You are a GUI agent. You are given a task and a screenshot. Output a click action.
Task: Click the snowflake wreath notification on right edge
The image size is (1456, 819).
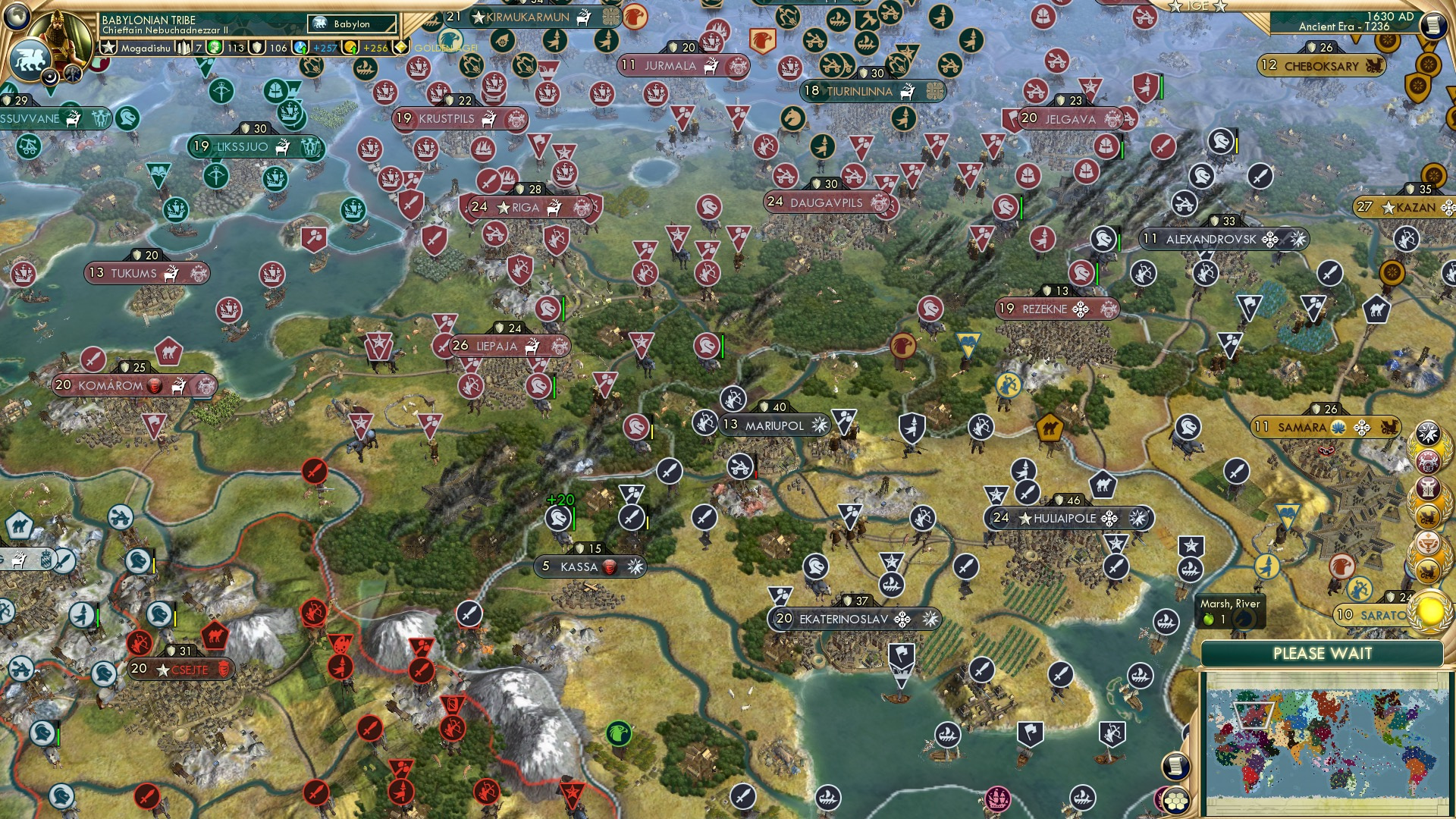tap(1427, 434)
